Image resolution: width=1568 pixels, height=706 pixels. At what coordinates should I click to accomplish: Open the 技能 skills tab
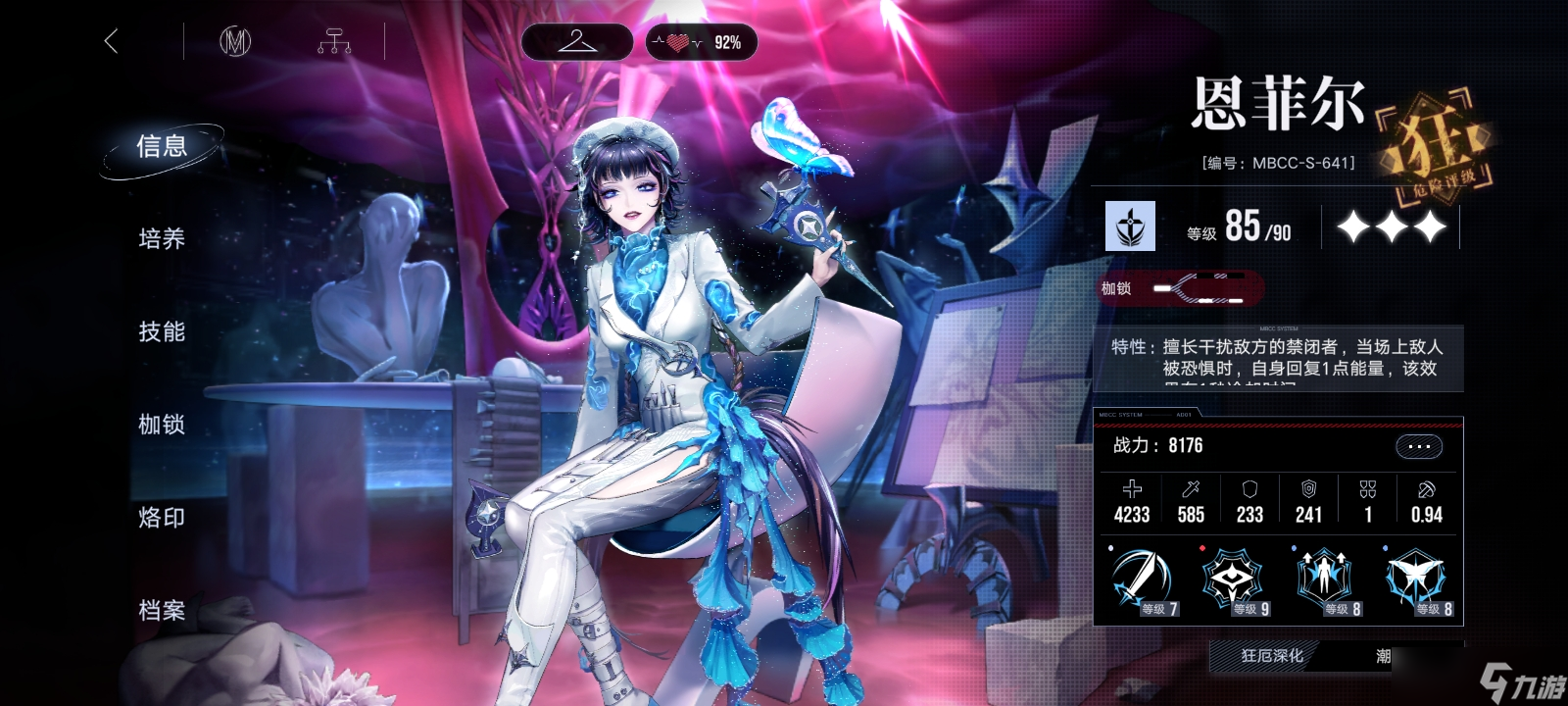pos(162,332)
